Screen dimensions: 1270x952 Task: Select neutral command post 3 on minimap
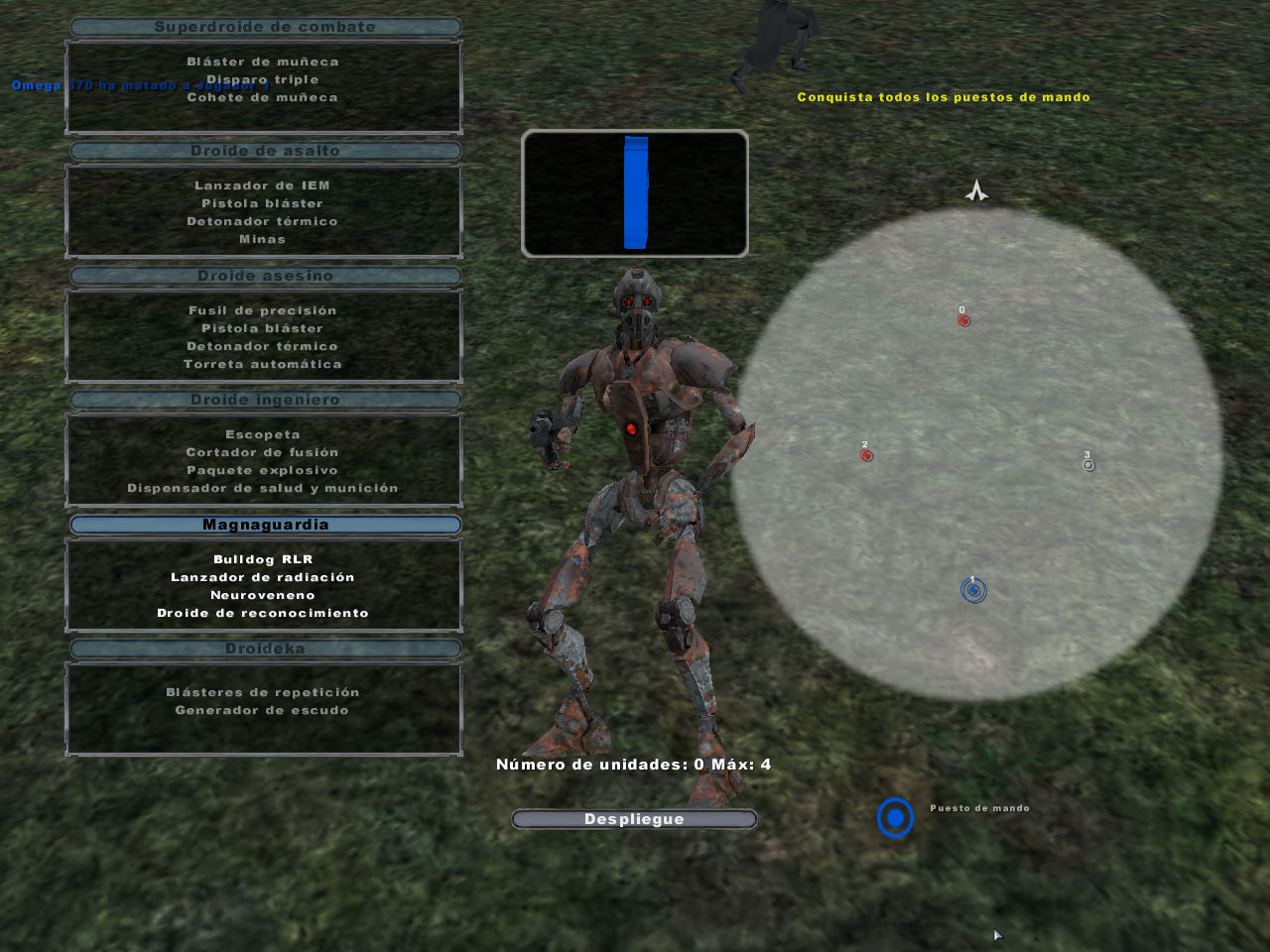[1087, 463]
